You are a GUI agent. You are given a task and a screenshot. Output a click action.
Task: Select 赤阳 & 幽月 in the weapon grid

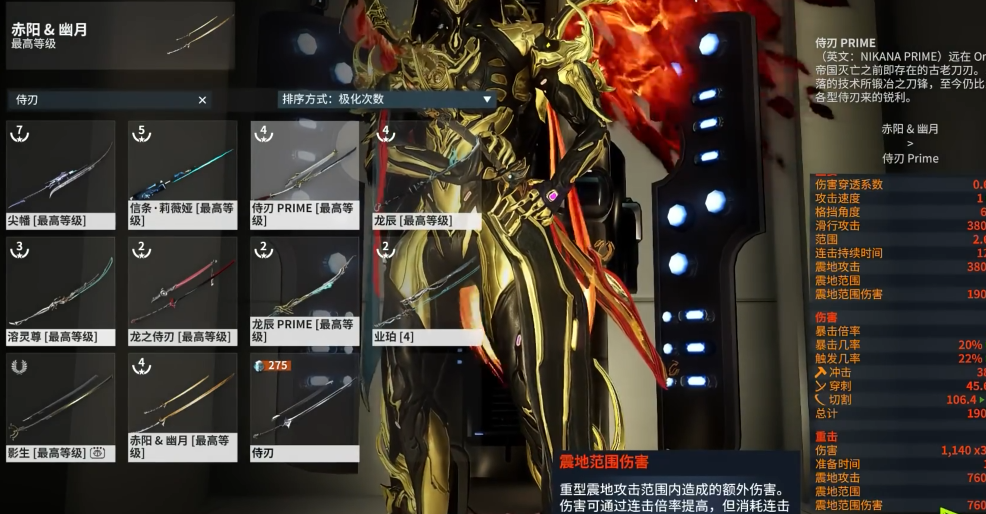coord(182,407)
